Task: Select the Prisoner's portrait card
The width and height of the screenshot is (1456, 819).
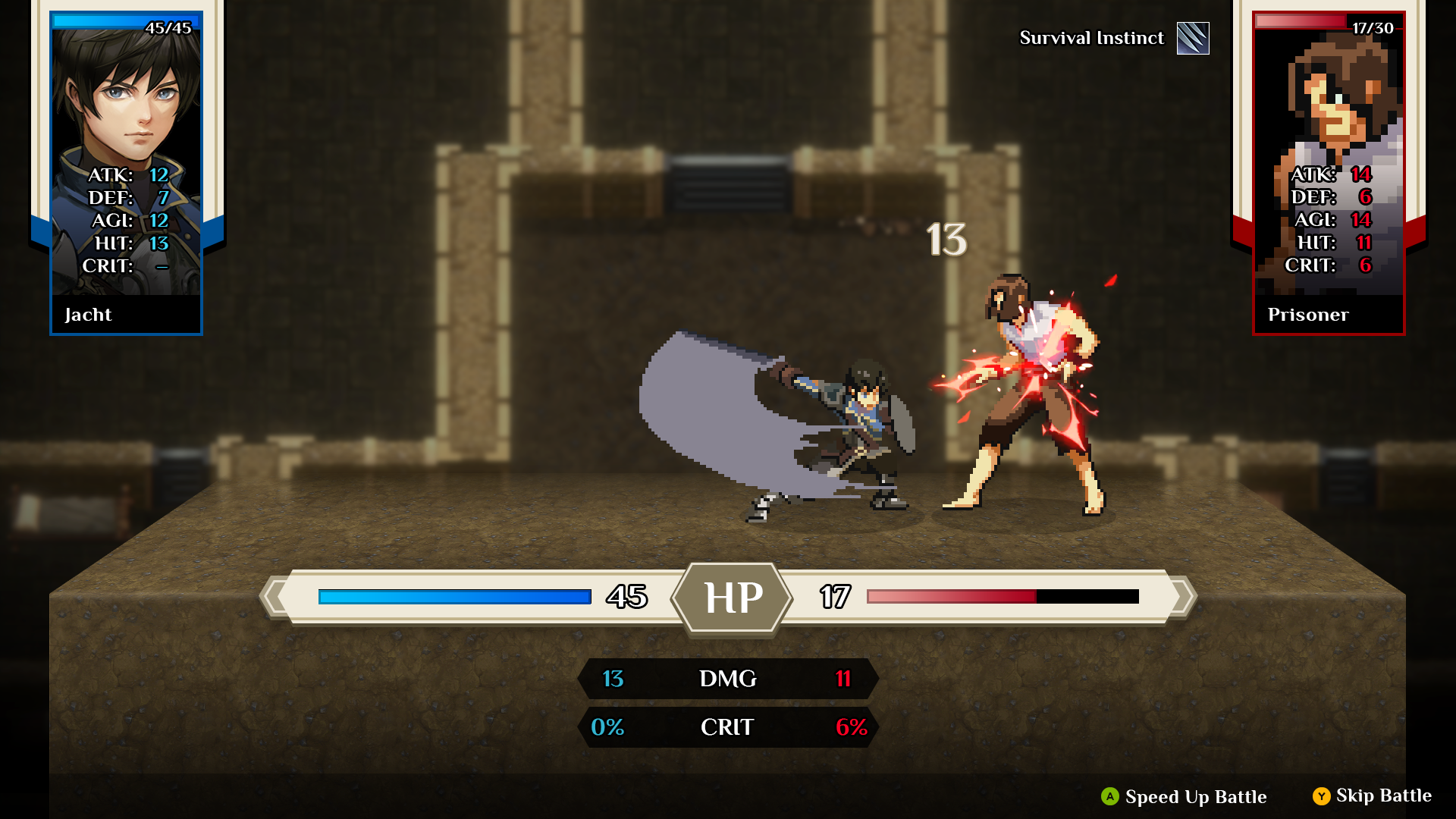Action: point(1328,173)
